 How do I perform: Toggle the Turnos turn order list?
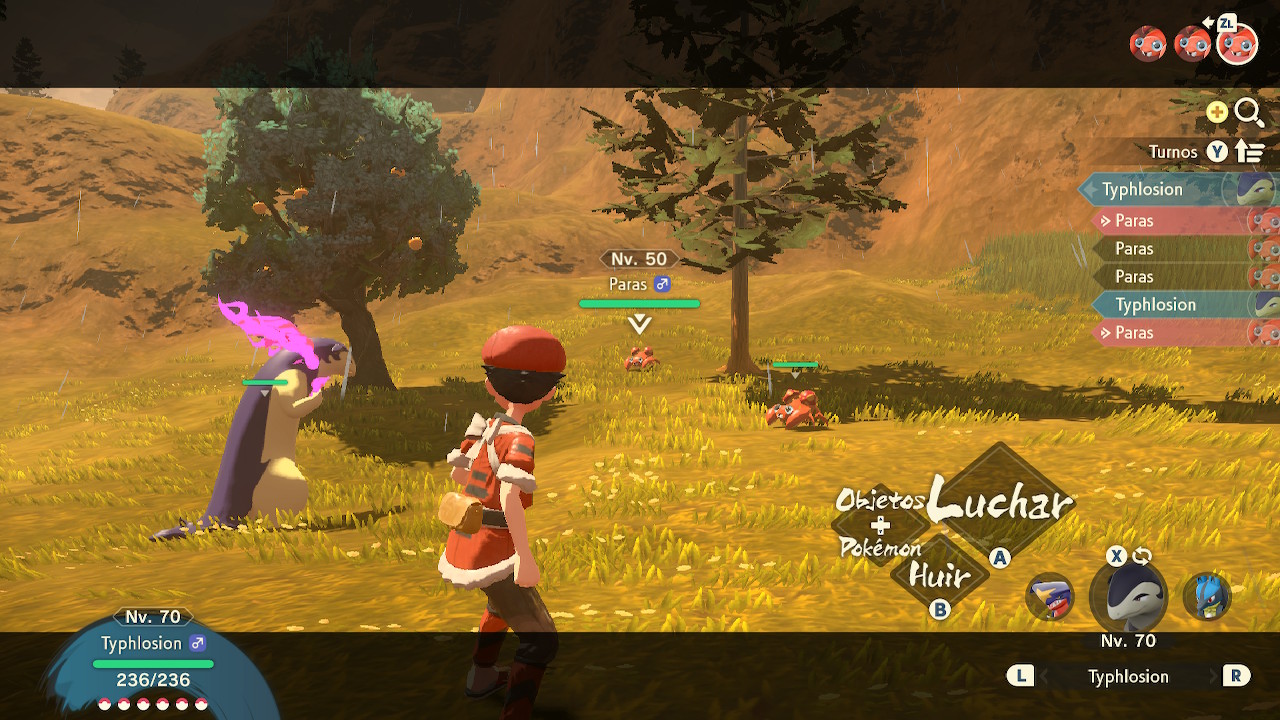pyautogui.click(x=1250, y=152)
